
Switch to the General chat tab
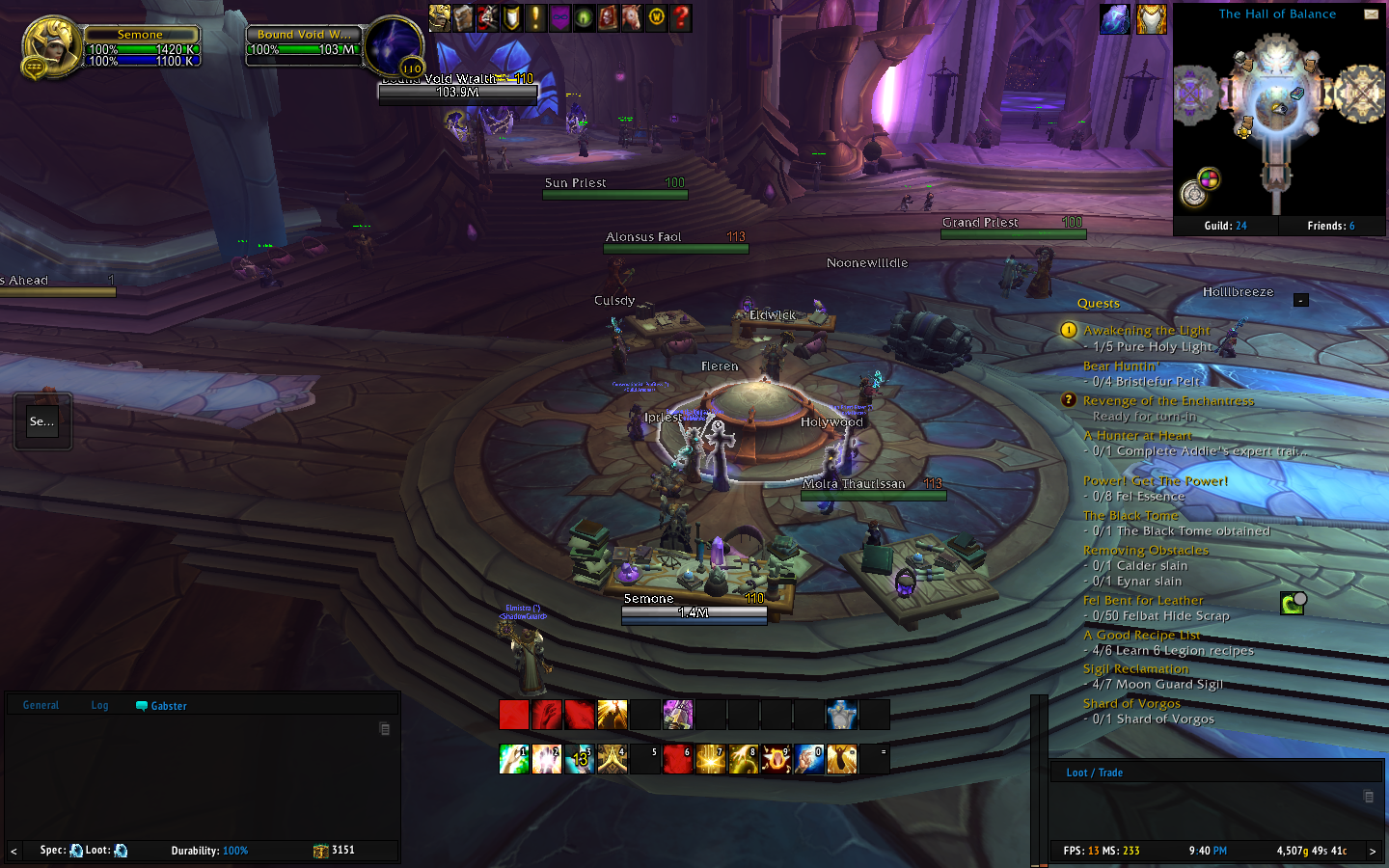41,705
